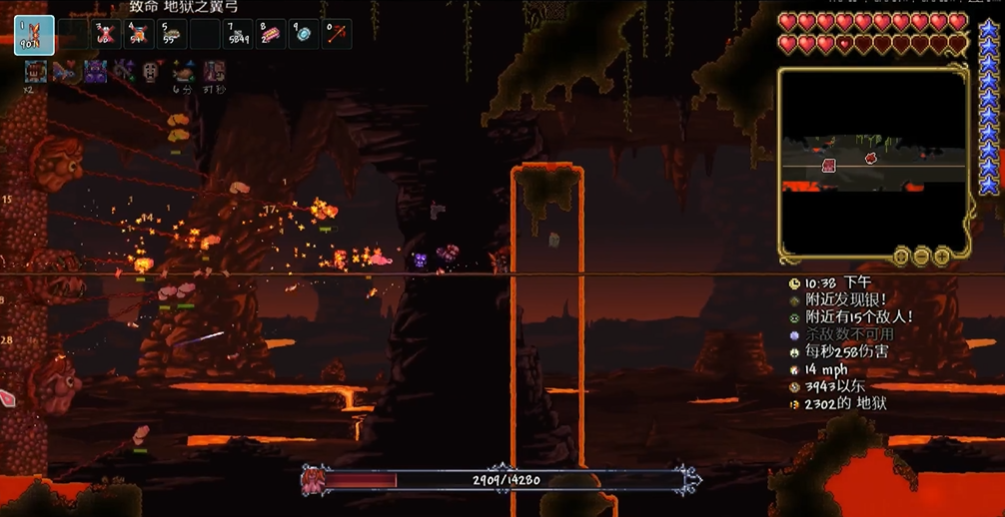Click the purple creature buff icon
This screenshot has height=517, width=1005.
click(95, 71)
